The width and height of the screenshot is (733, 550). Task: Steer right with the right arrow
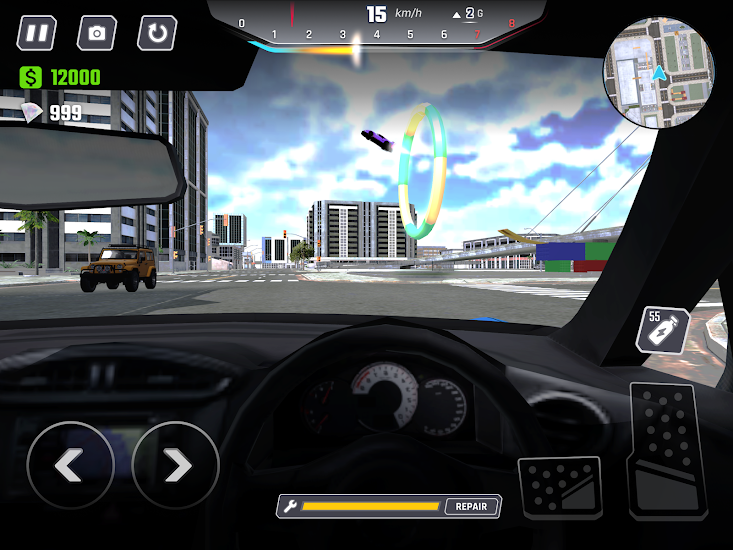176,465
